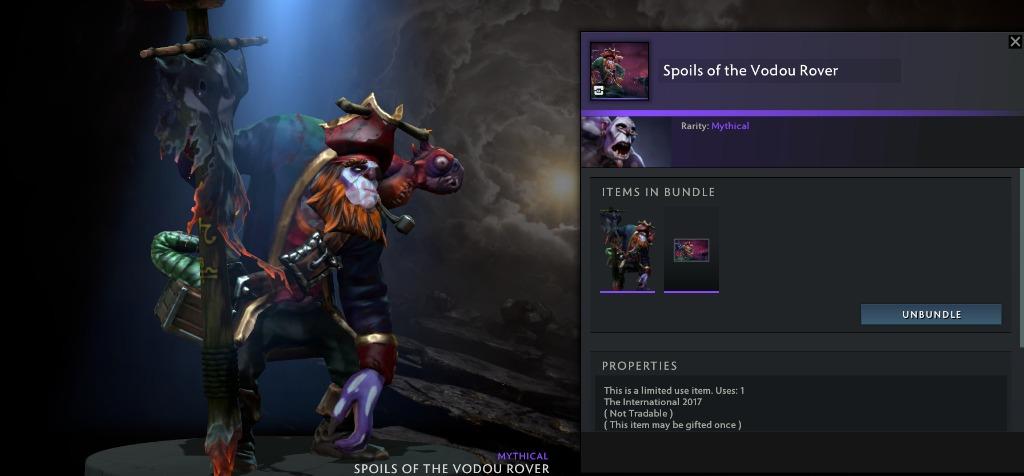Image resolution: width=1024 pixels, height=476 pixels.
Task: Click the Unbundle button
Action: point(931,314)
